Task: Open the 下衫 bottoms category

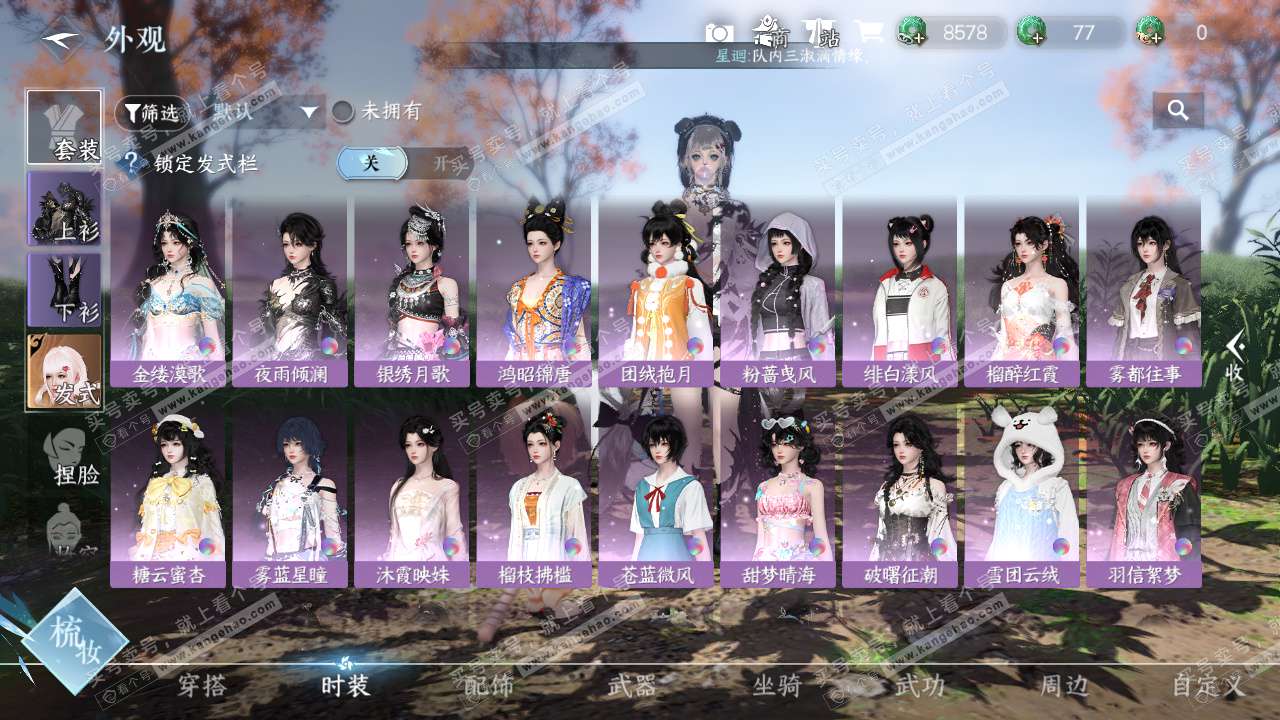Action: coord(64,290)
